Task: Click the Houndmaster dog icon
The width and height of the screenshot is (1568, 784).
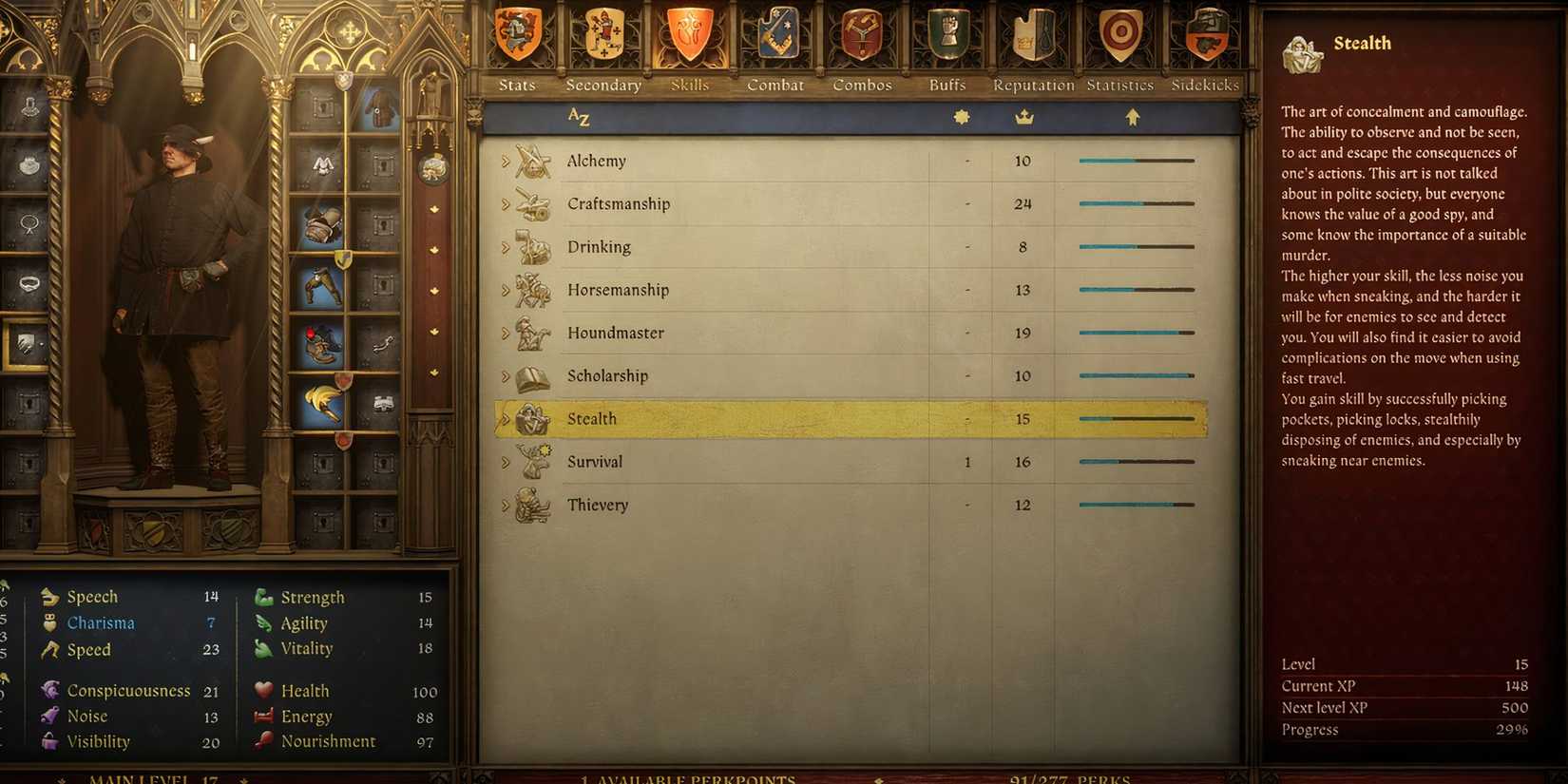Action: click(529, 332)
